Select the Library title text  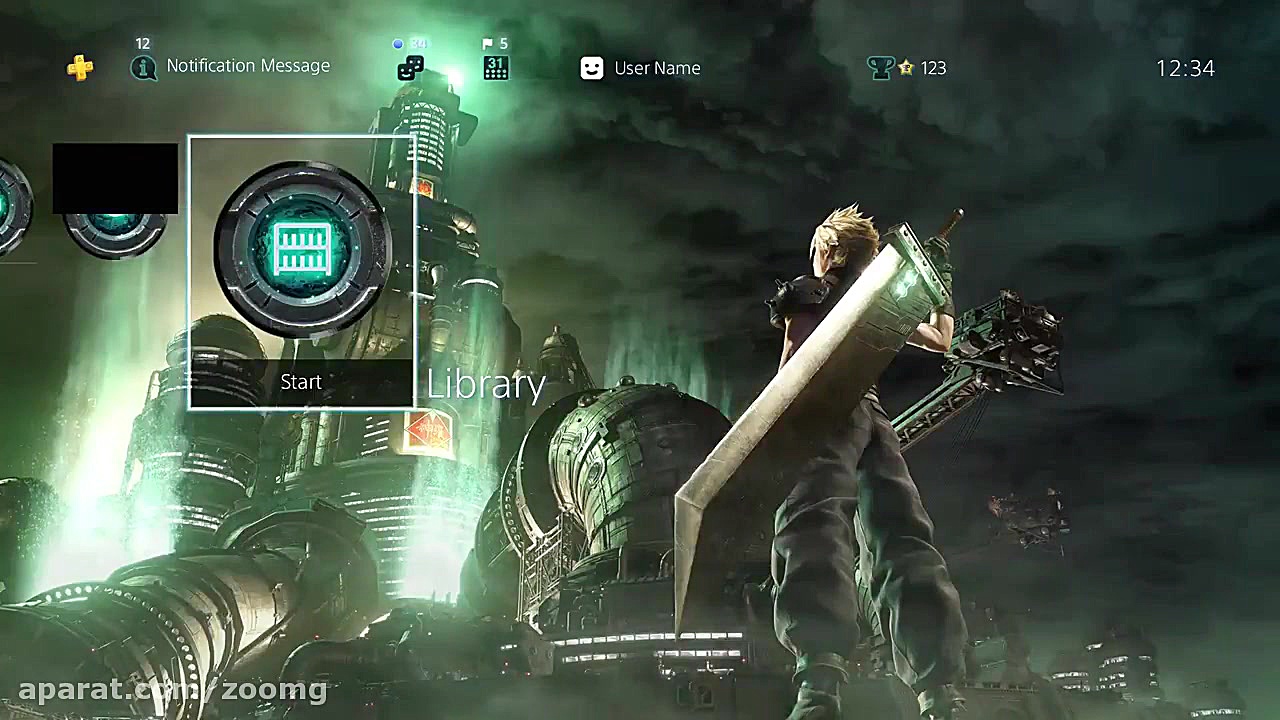[486, 384]
